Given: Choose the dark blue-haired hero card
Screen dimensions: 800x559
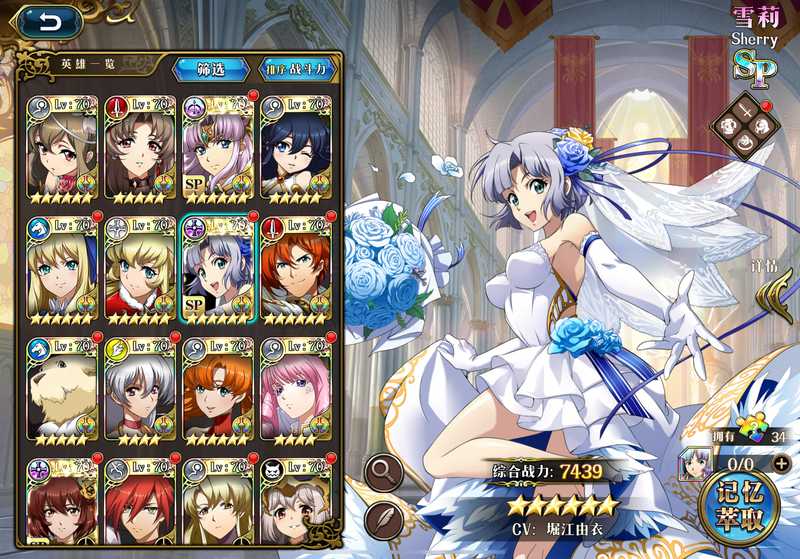Looking at the screenshot, I should coord(295,146).
